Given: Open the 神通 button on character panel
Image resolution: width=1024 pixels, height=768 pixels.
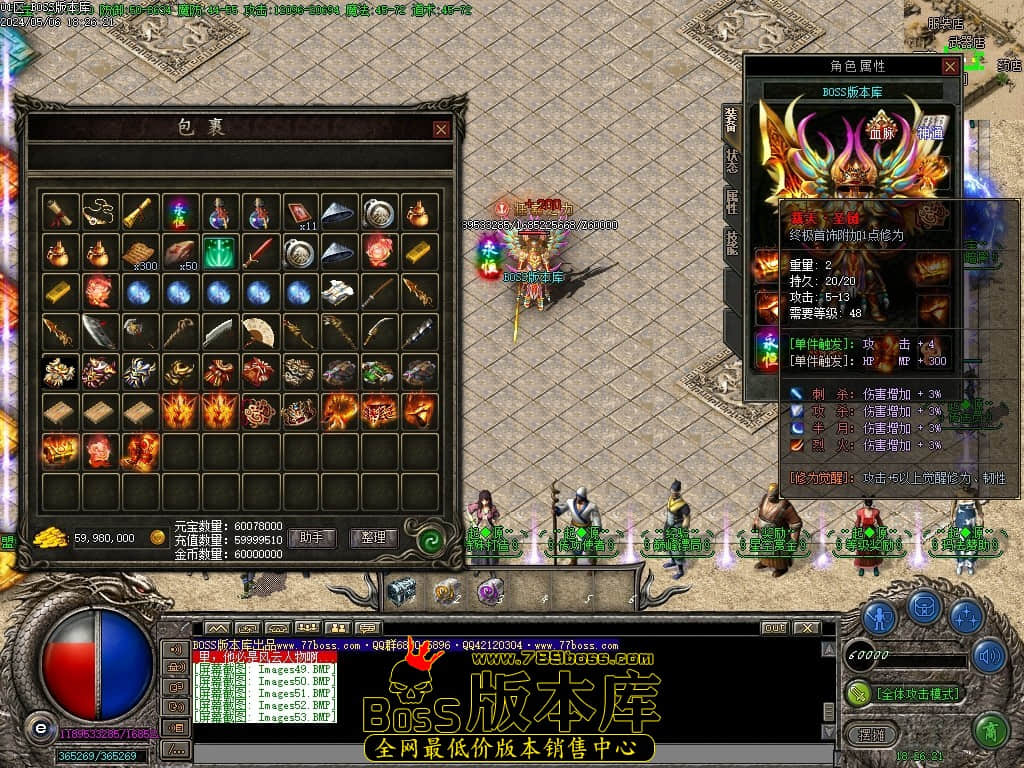Looking at the screenshot, I should coord(930,131).
